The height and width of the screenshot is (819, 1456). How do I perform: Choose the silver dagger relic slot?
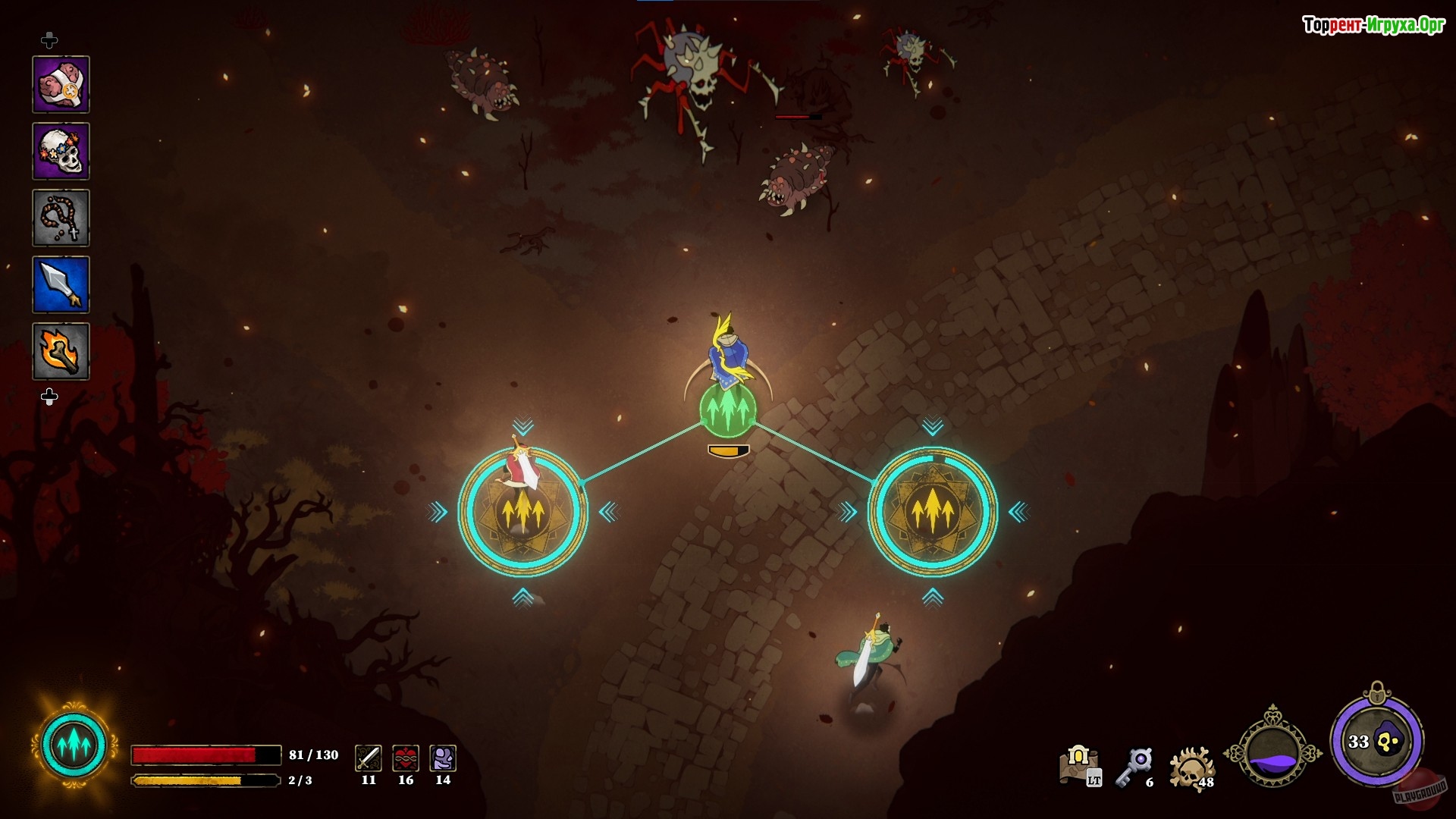click(61, 284)
